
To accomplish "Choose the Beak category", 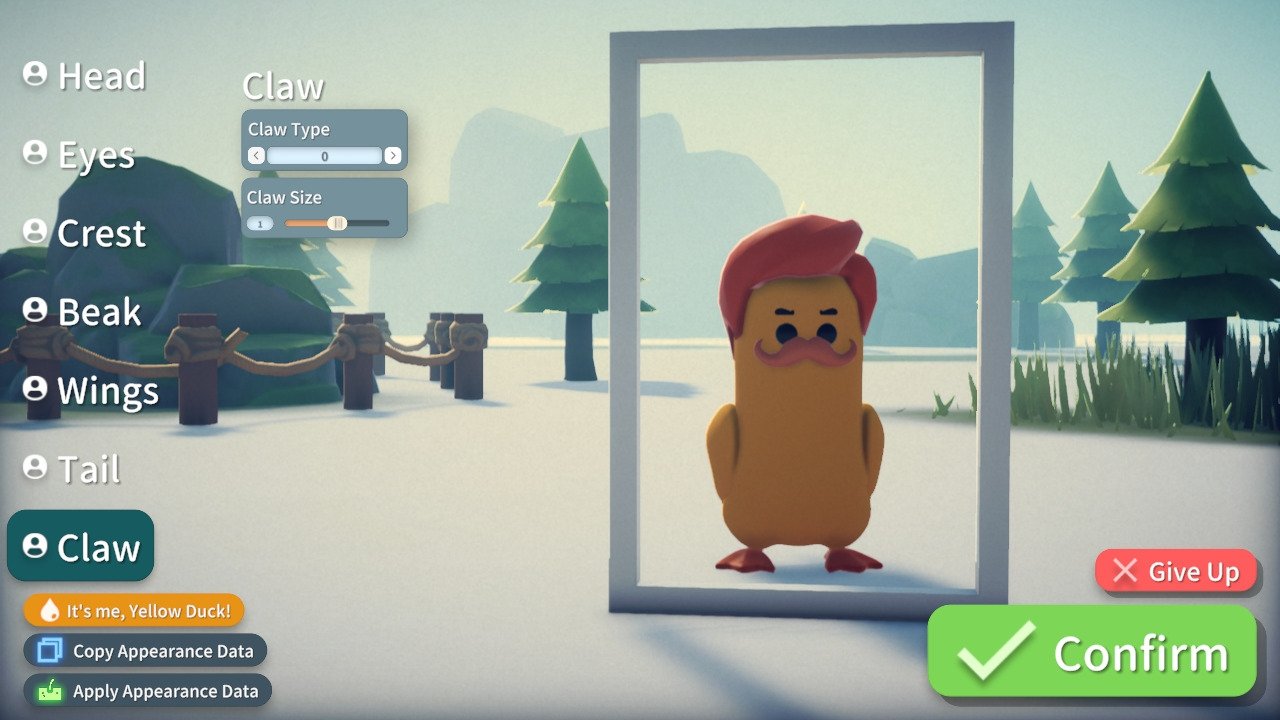I will [83, 312].
